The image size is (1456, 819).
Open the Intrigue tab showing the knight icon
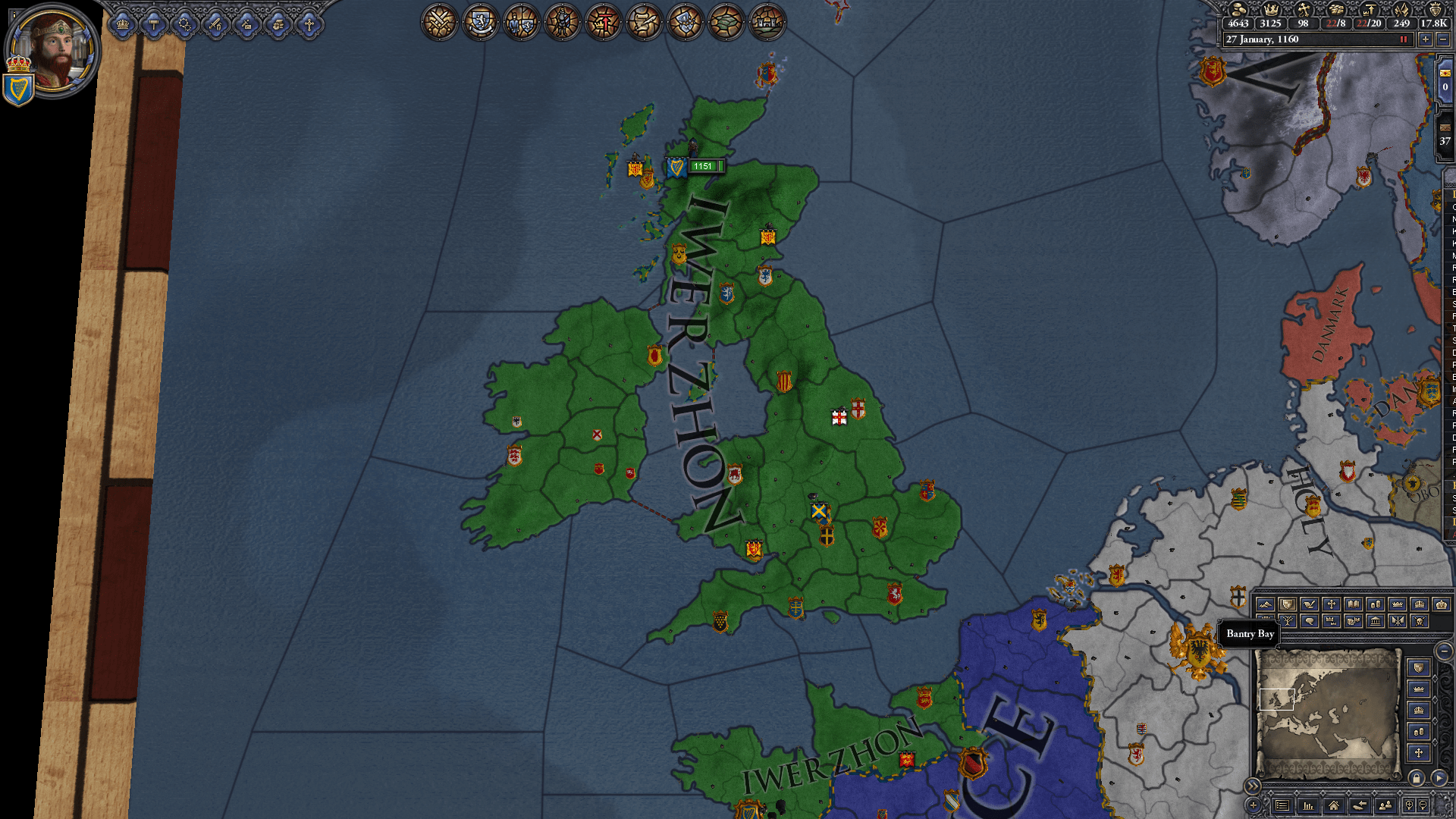coord(562,23)
